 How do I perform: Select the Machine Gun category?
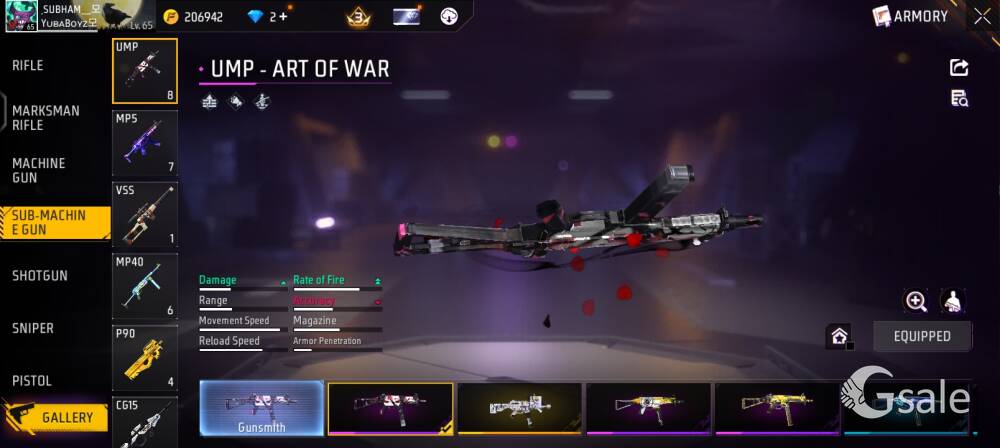[39, 170]
